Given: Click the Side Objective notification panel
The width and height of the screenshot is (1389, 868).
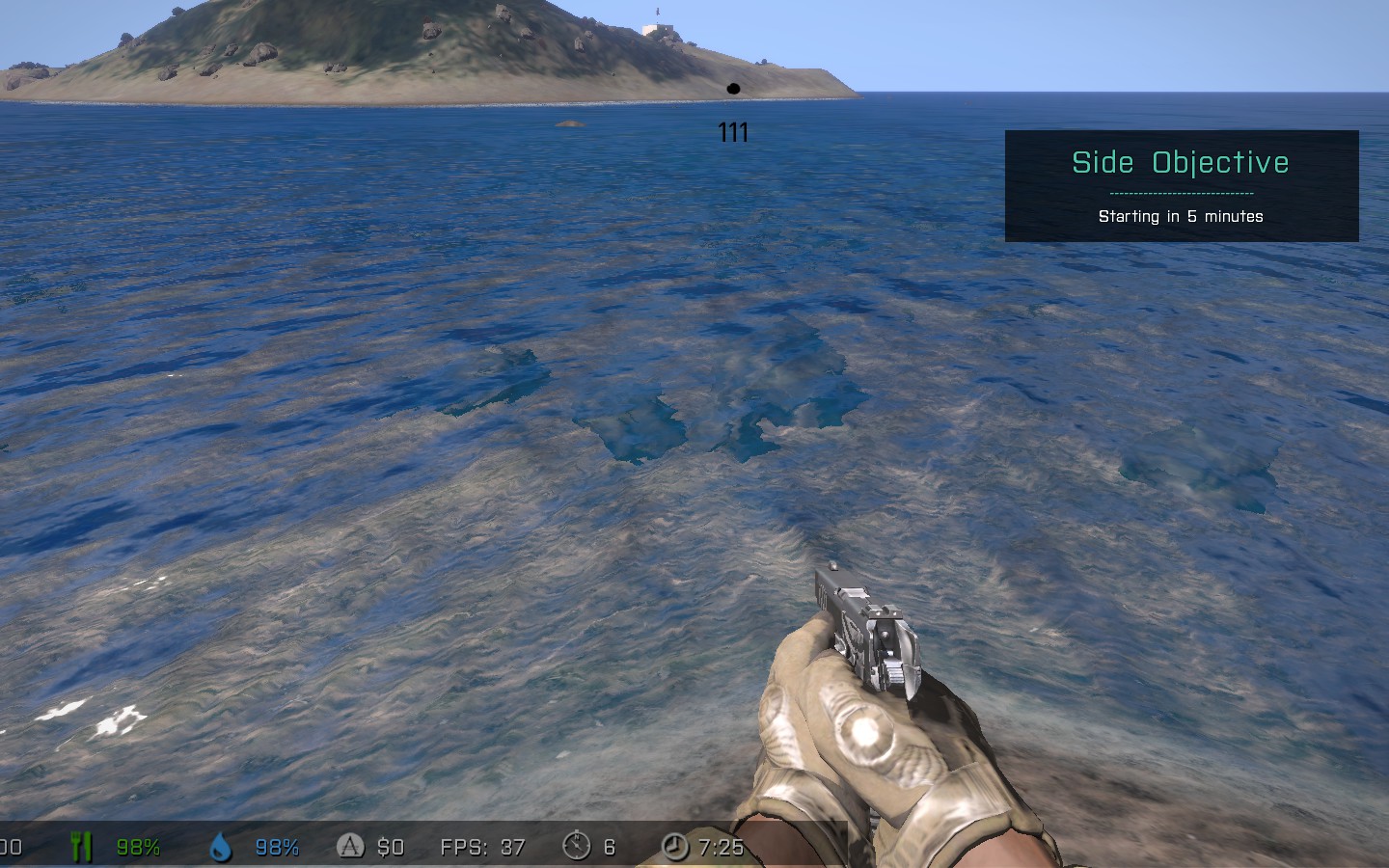Looking at the screenshot, I should [1181, 186].
